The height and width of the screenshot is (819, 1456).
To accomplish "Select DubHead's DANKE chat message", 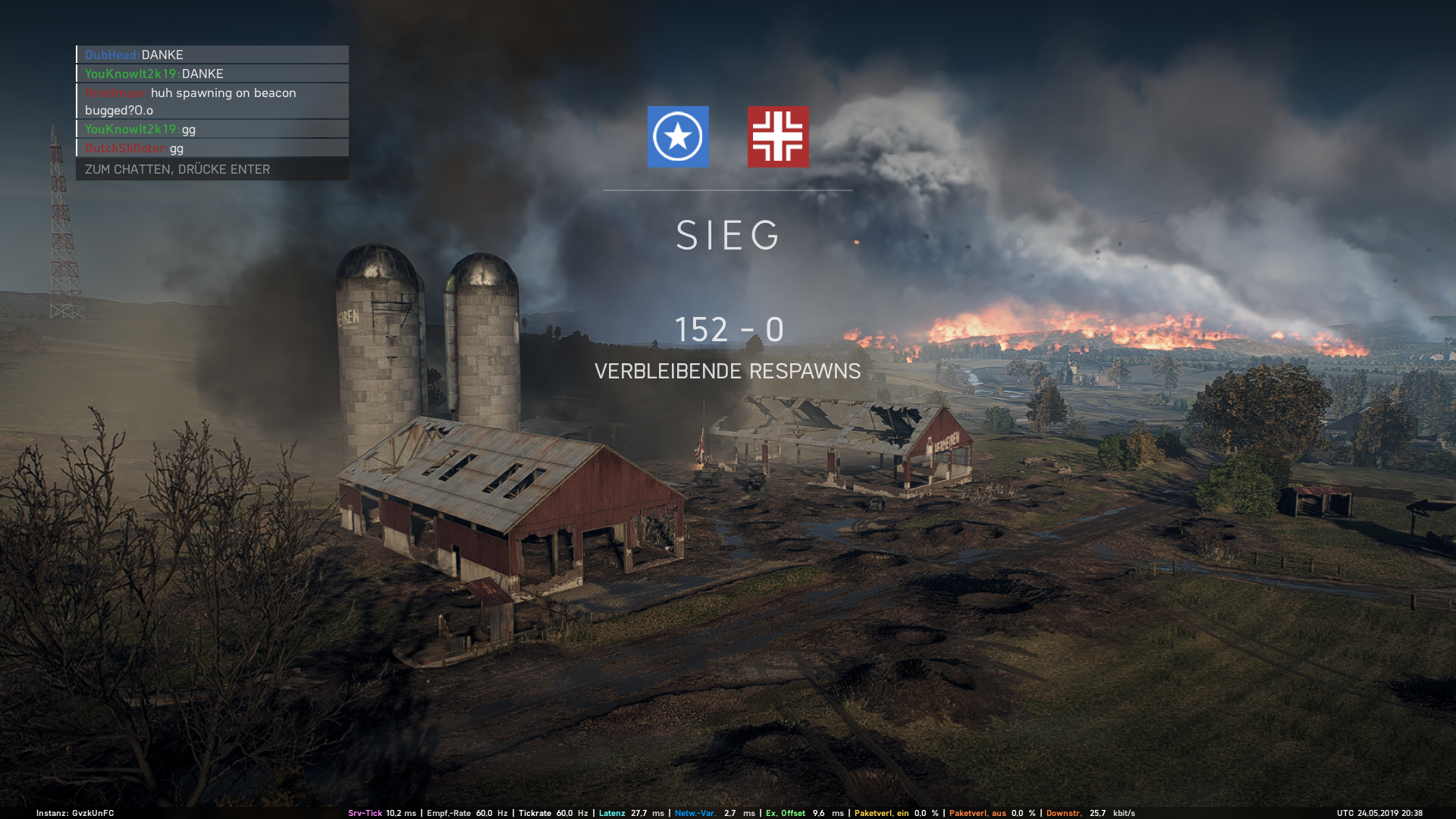I will (x=212, y=55).
